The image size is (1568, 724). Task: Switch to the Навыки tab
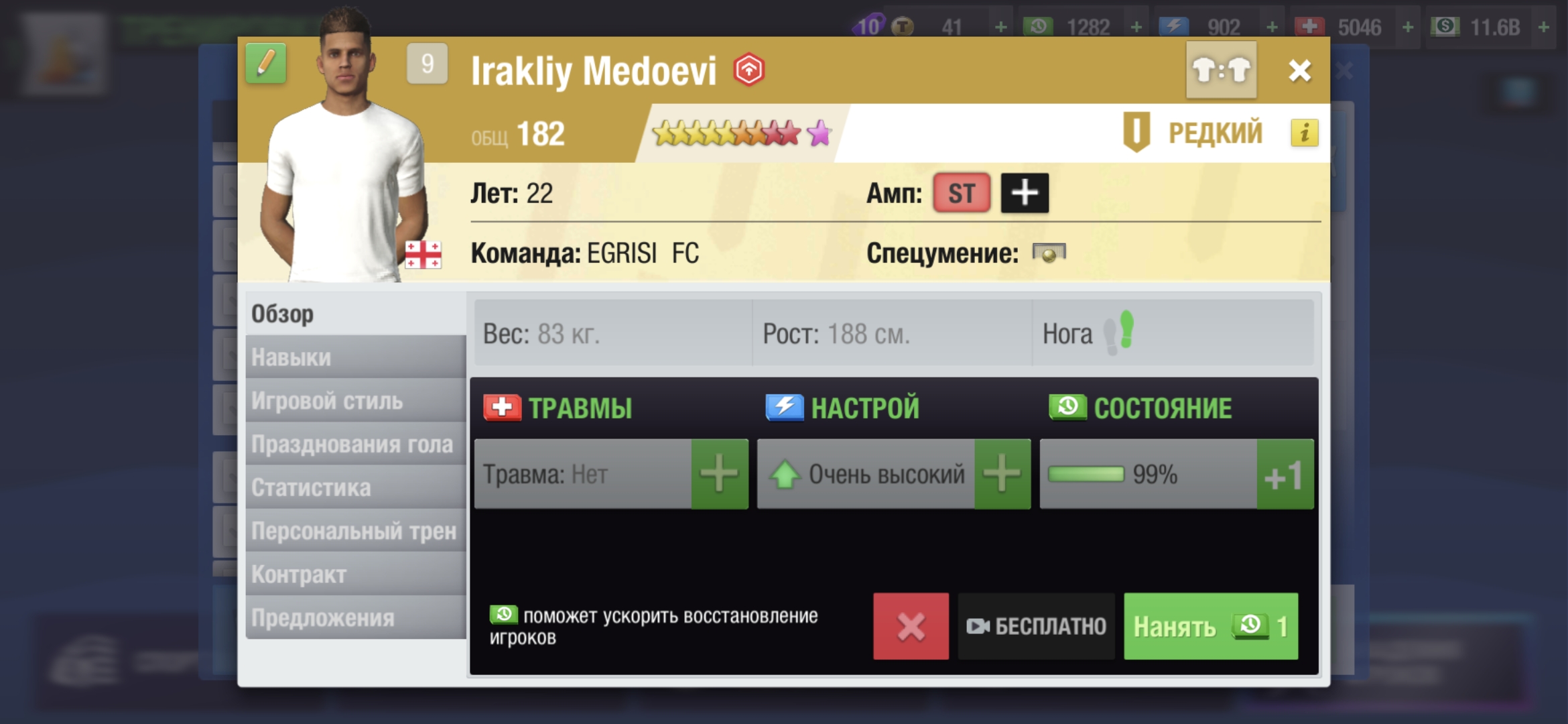(x=355, y=357)
